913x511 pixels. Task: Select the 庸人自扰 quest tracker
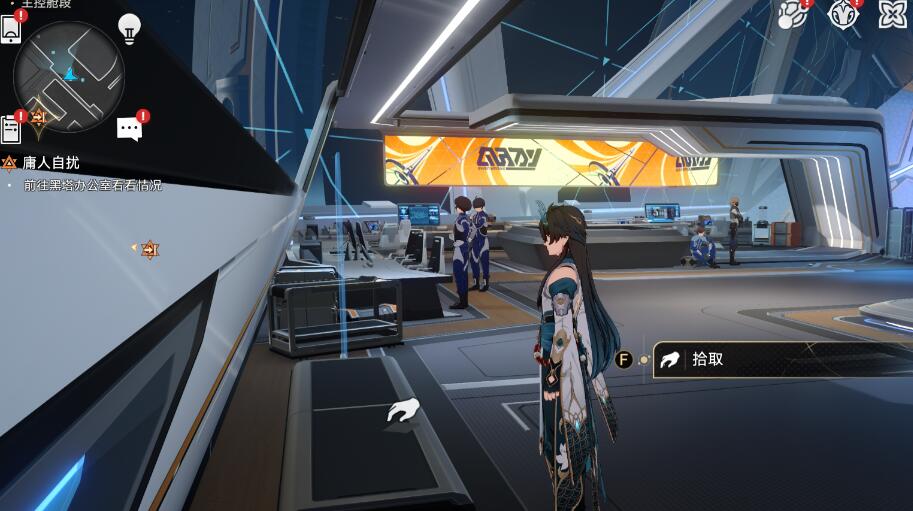pos(50,162)
